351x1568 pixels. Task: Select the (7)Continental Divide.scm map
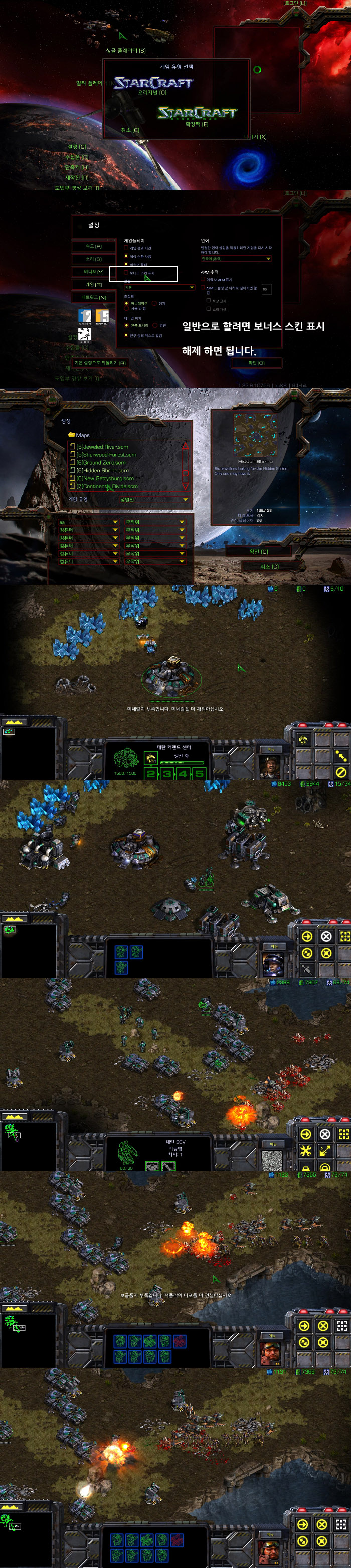tap(106, 486)
